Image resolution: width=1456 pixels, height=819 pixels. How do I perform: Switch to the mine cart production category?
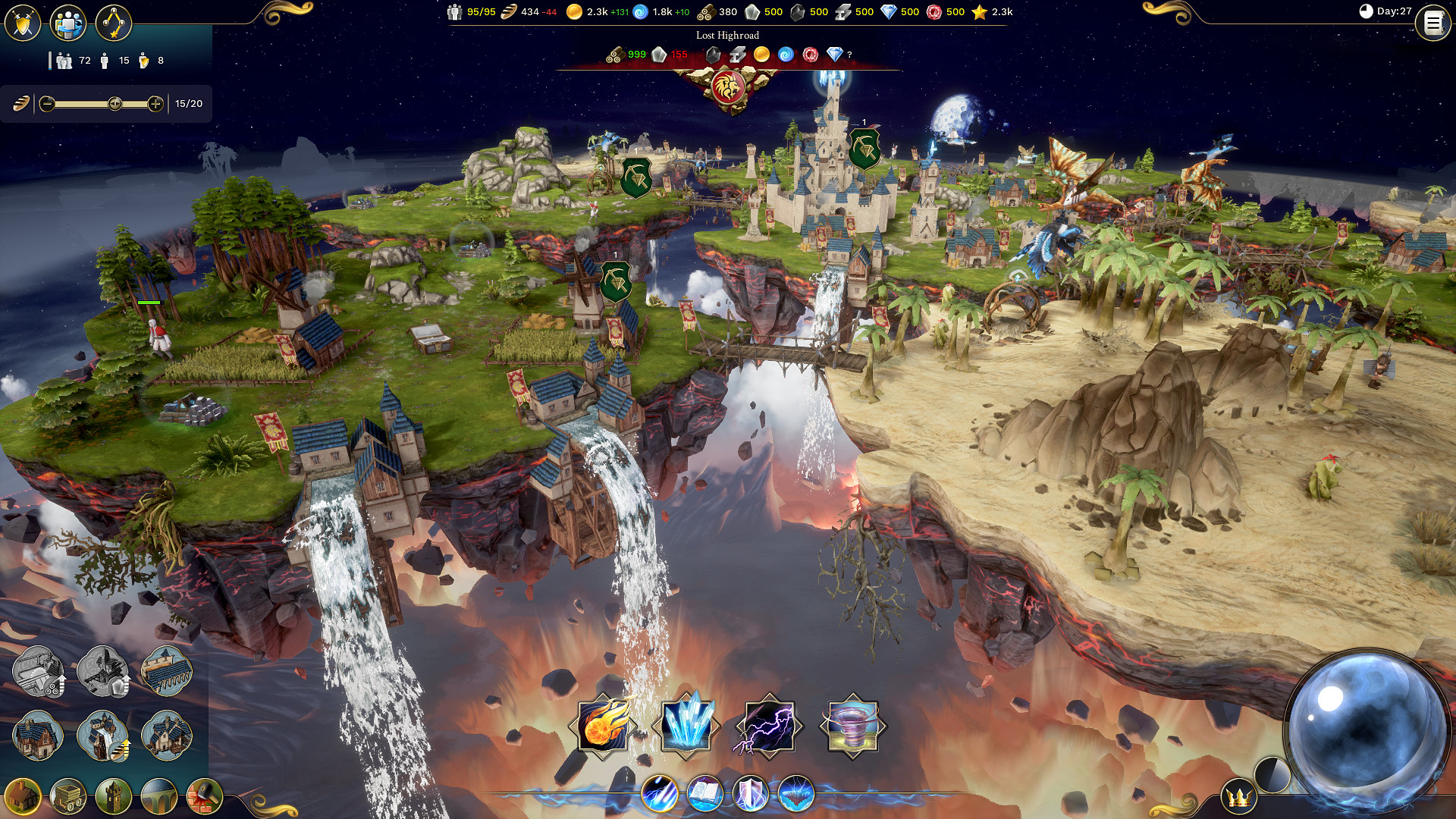[68, 796]
